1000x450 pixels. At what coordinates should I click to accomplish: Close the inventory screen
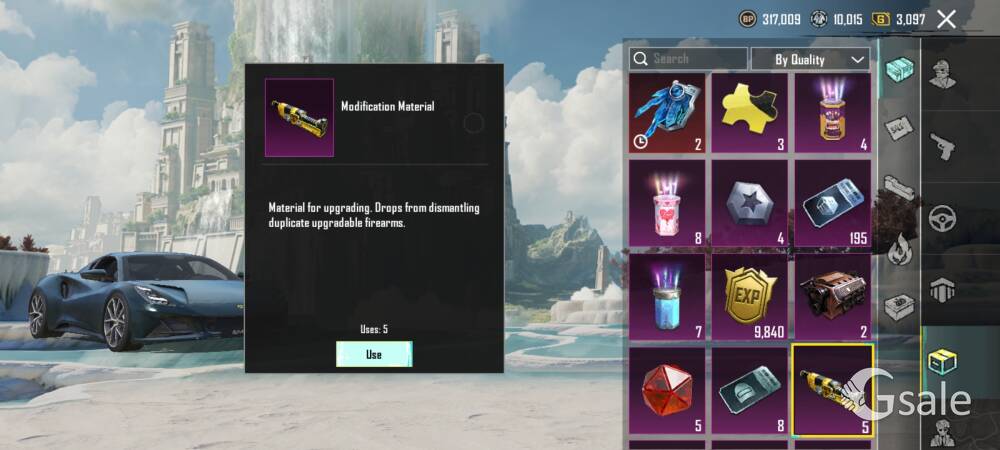[947, 19]
